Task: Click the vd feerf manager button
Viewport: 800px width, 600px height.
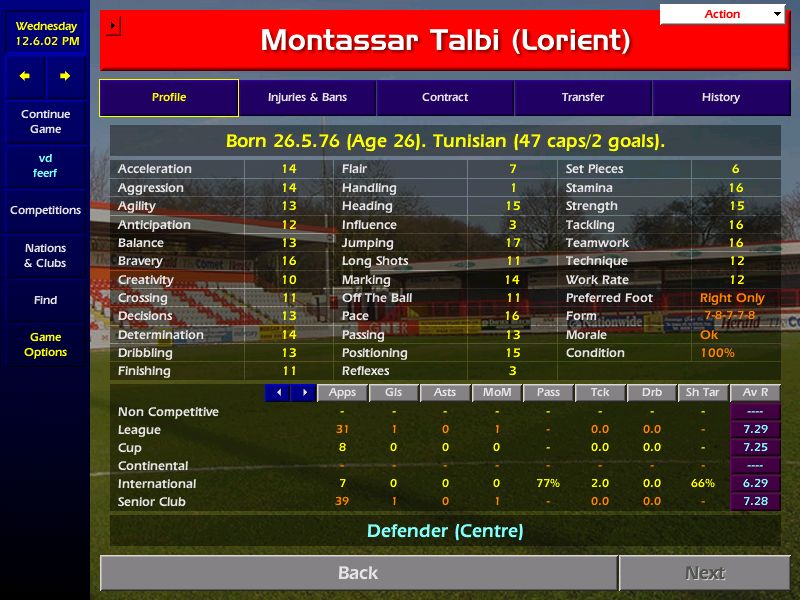Action: pyautogui.click(x=45, y=166)
